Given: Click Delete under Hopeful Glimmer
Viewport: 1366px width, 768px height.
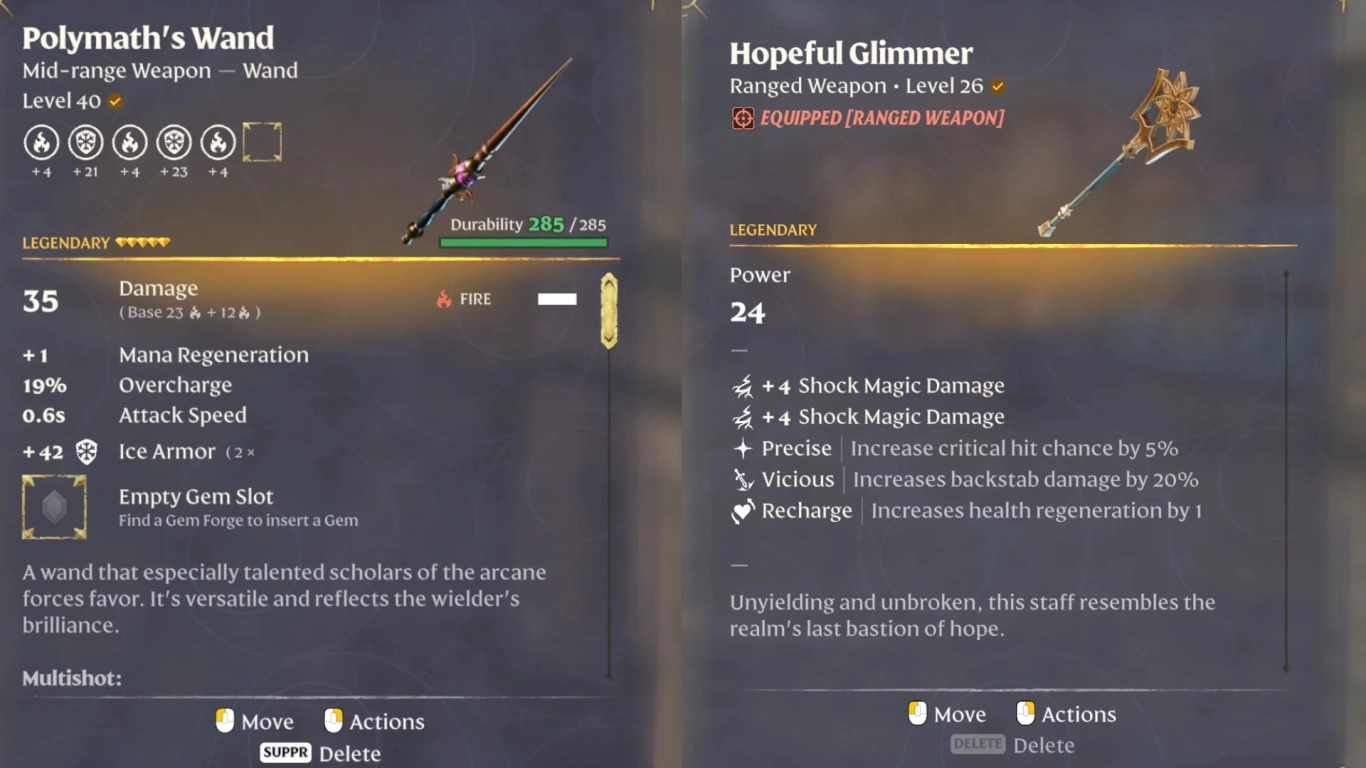Looking at the screenshot, I should 1014,744.
